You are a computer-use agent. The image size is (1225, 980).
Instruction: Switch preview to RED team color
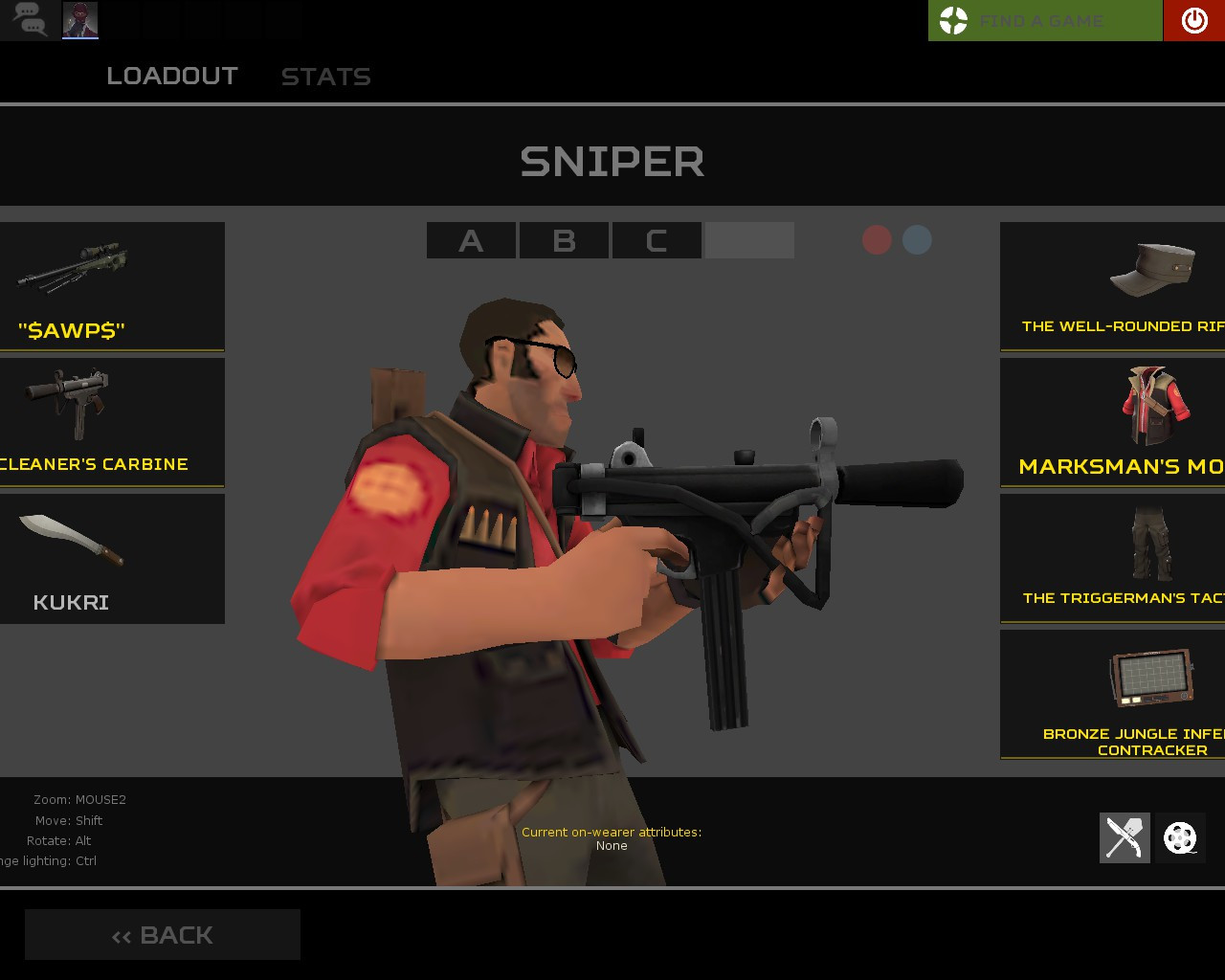pyautogui.click(x=878, y=240)
